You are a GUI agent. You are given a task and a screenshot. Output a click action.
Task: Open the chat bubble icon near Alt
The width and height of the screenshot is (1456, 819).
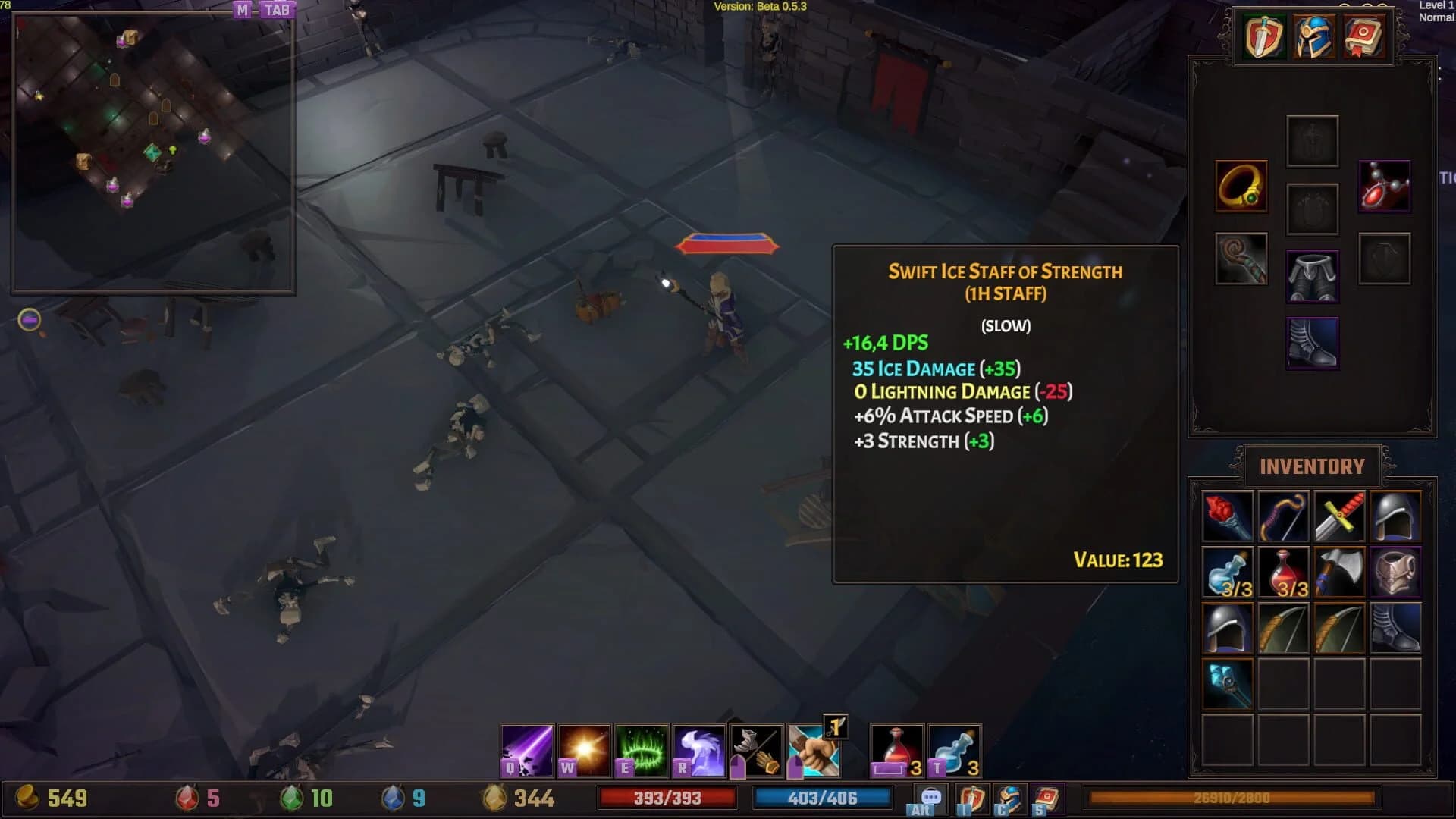coord(930,797)
